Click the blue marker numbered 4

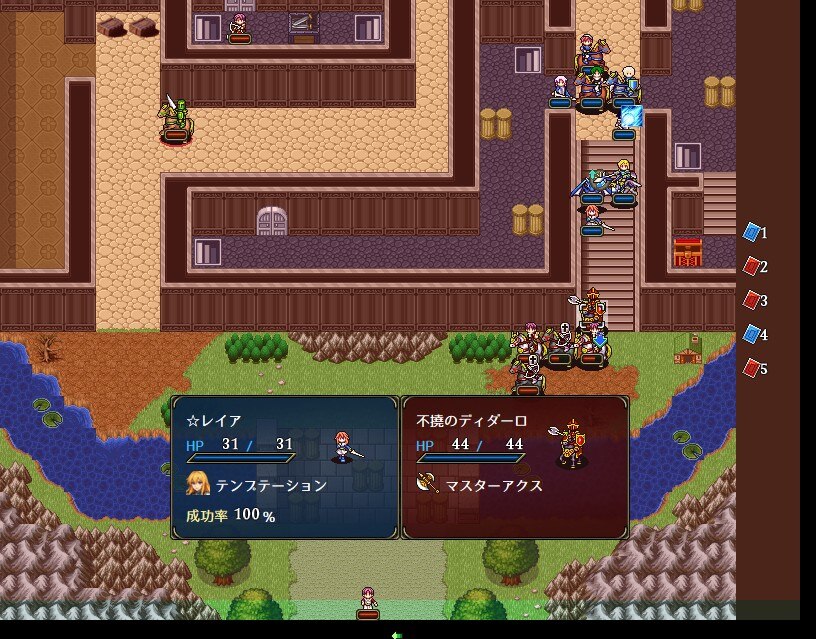tap(752, 334)
